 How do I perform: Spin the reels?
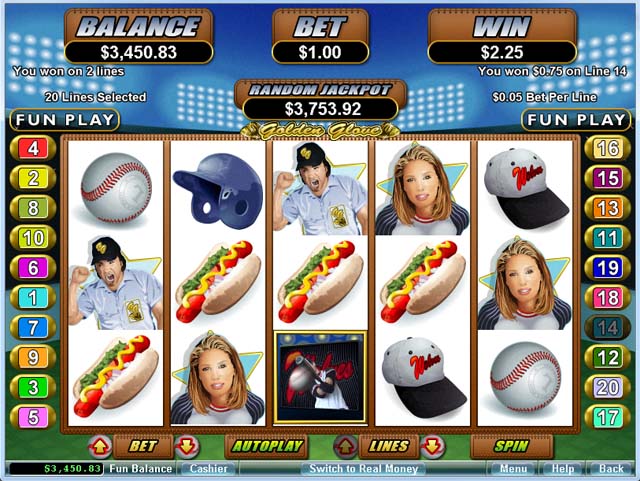[511, 446]
